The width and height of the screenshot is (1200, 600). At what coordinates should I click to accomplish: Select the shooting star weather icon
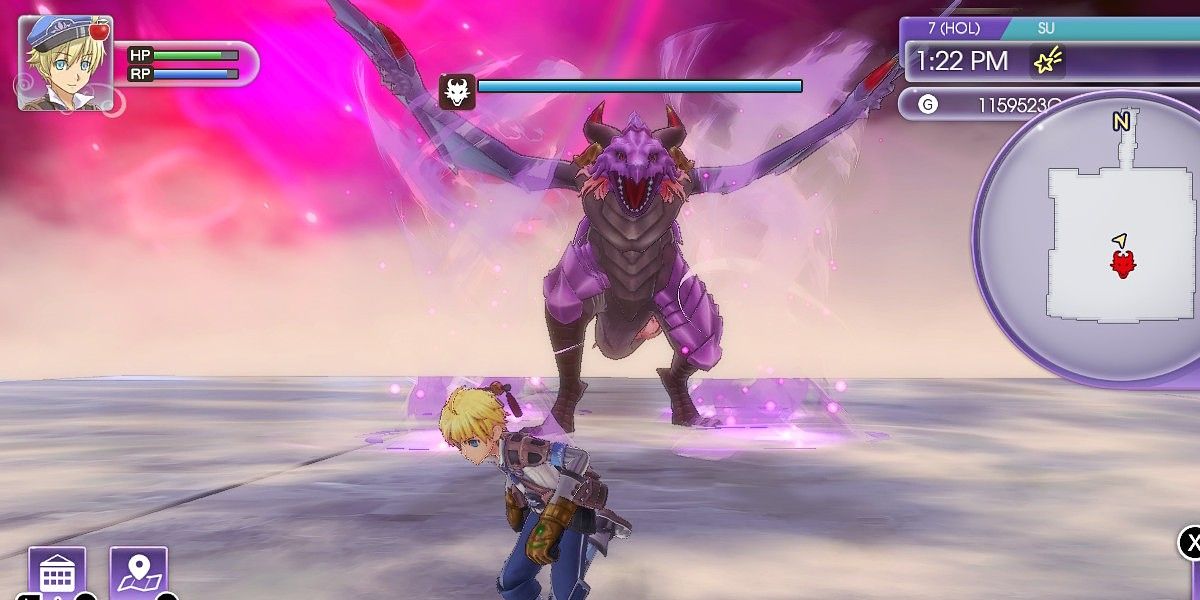1047,62
